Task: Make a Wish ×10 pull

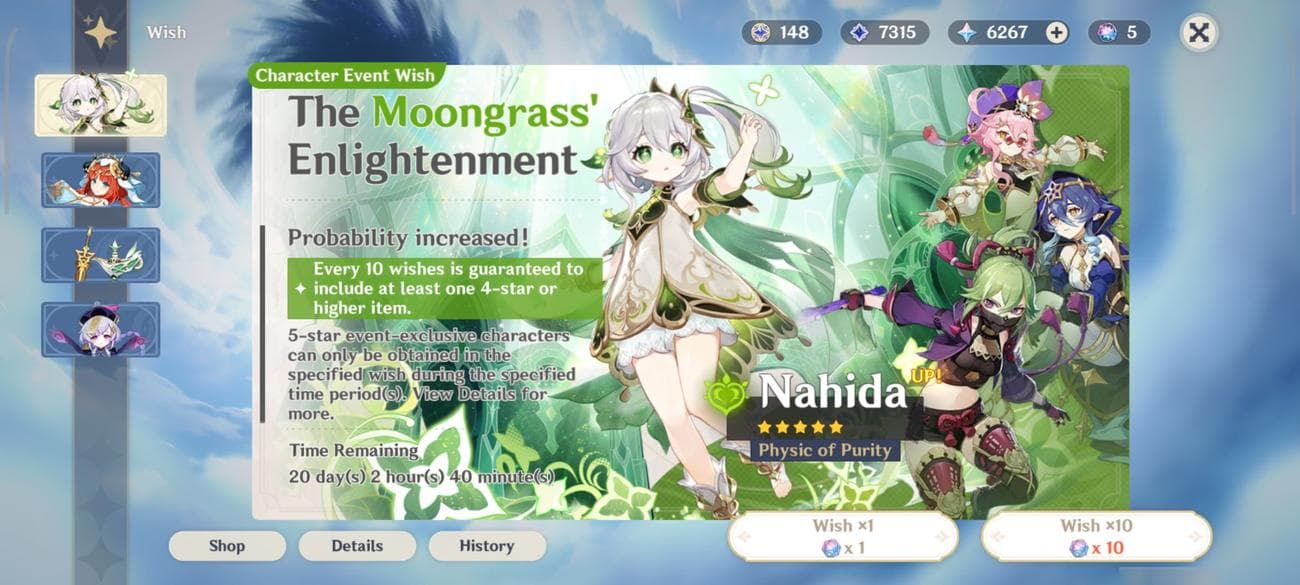Action: tap(1096, 536)
